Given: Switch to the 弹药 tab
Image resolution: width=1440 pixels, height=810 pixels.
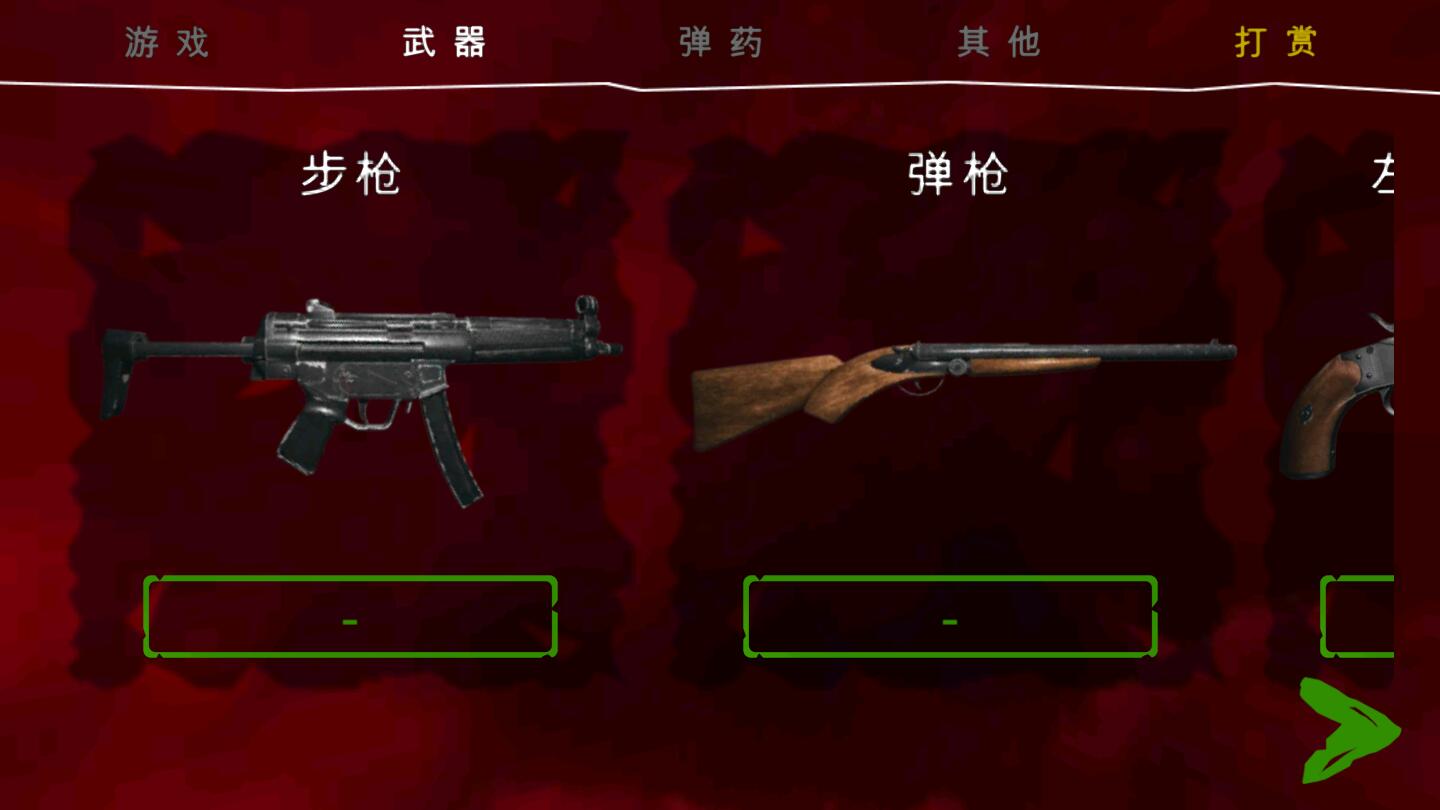Looking at the screenshot, I should (722, 43).
